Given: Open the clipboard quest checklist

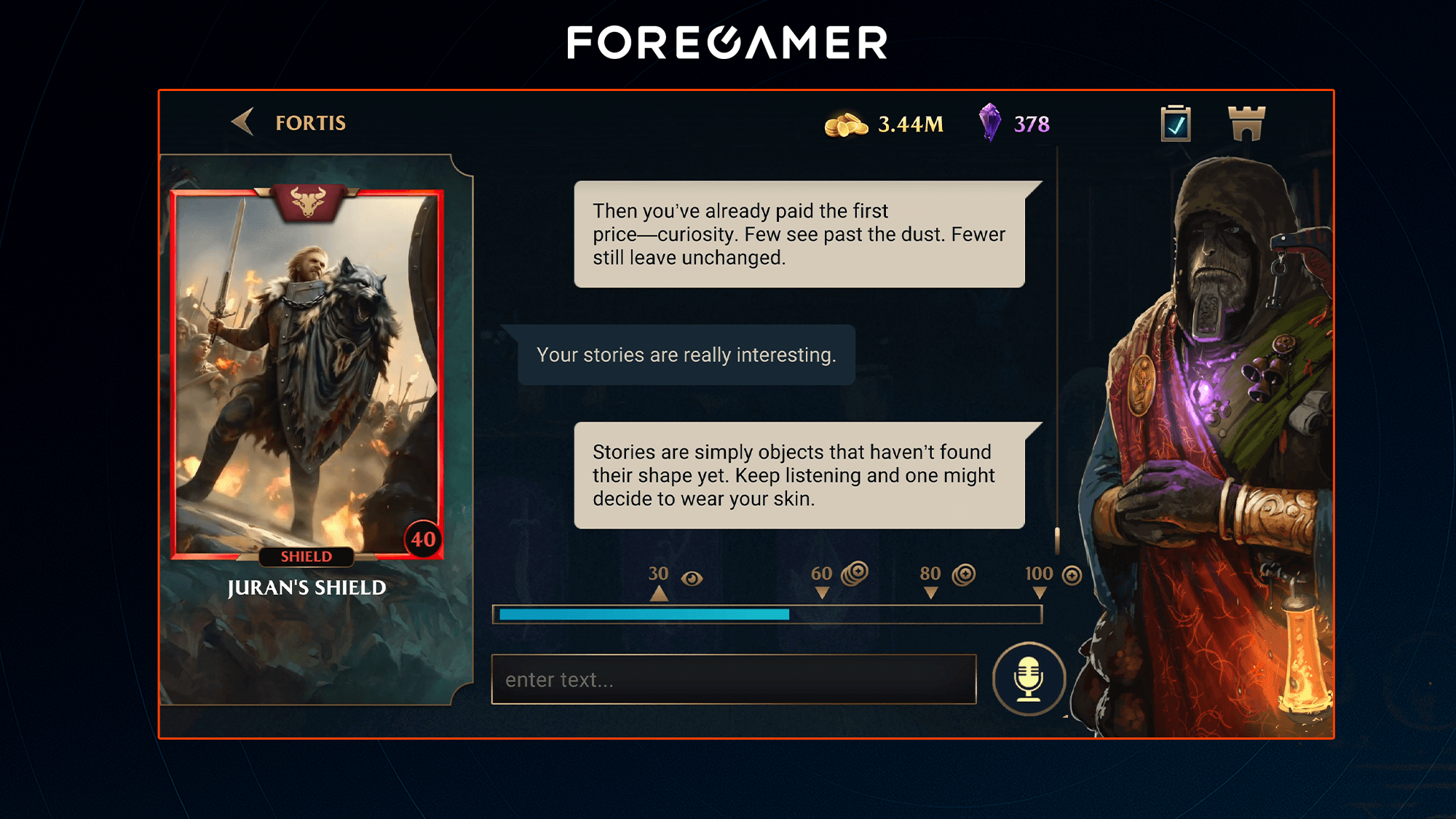Looking at the screenshot, I should (1174, 124).
